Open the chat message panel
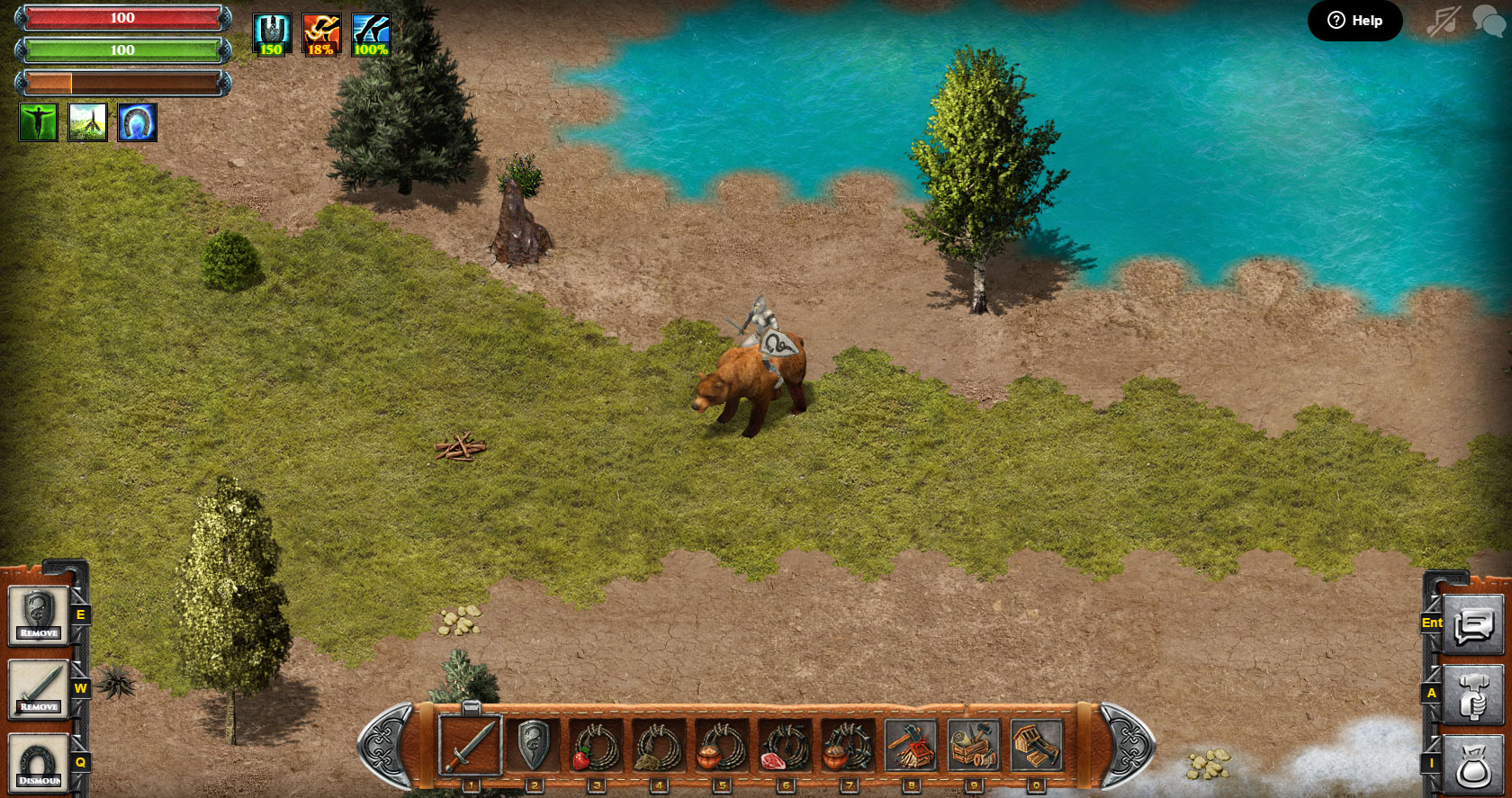 [x=1472, y=623]
